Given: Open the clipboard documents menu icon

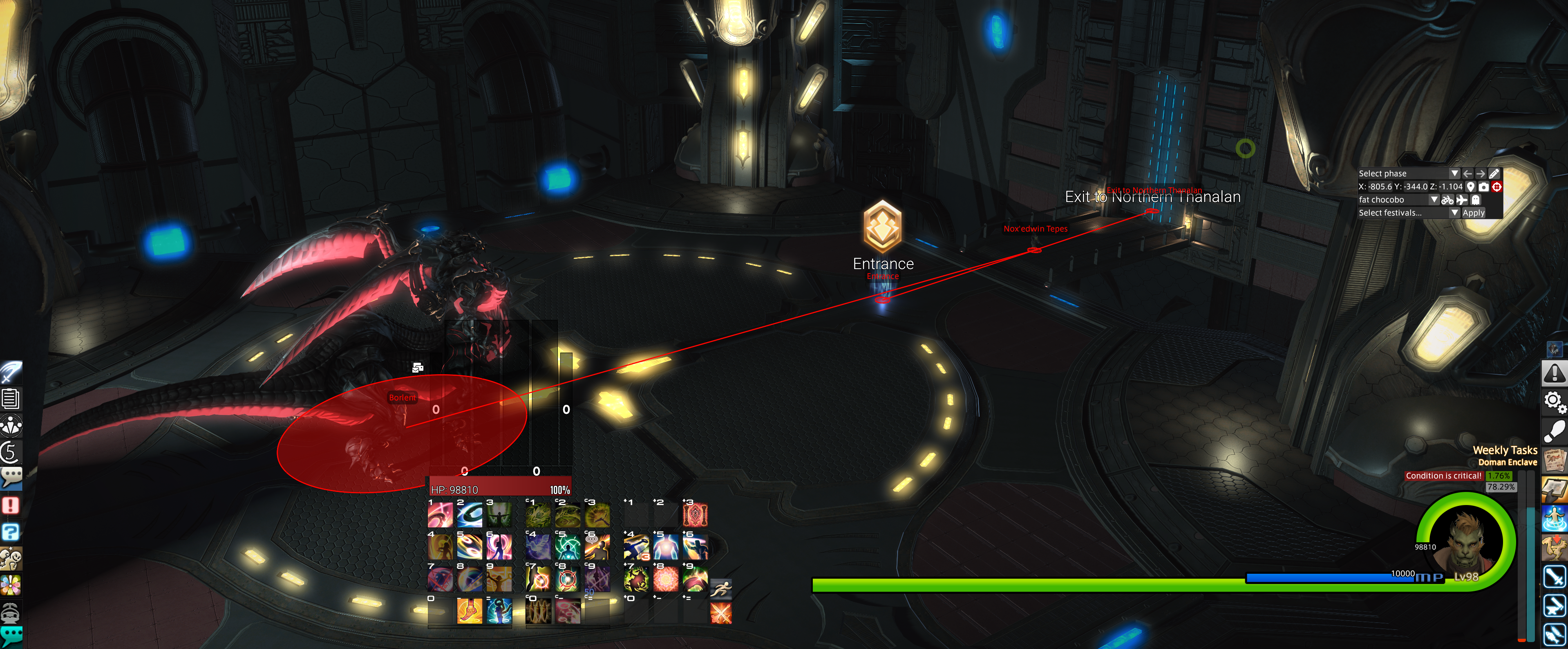Looking at the screenshot, I should click(x=11, y=399).
